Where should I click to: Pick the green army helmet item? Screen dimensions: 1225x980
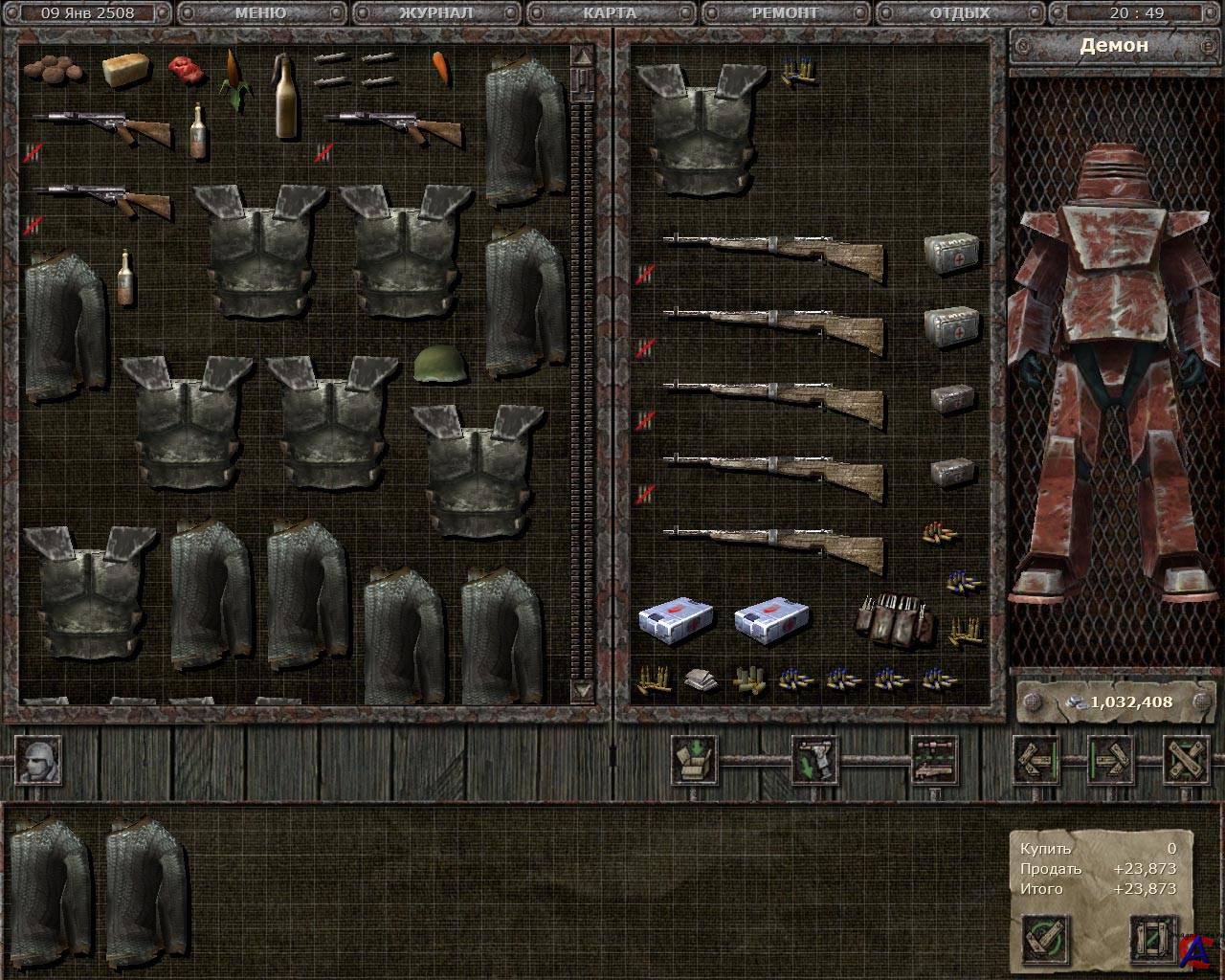(x=436, y=363)
